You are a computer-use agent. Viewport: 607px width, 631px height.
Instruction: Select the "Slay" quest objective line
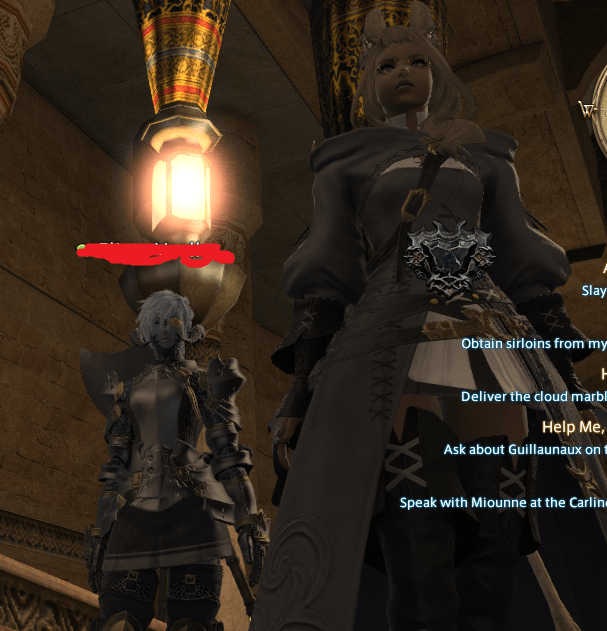pyautogui.click(x=594, y=291)
